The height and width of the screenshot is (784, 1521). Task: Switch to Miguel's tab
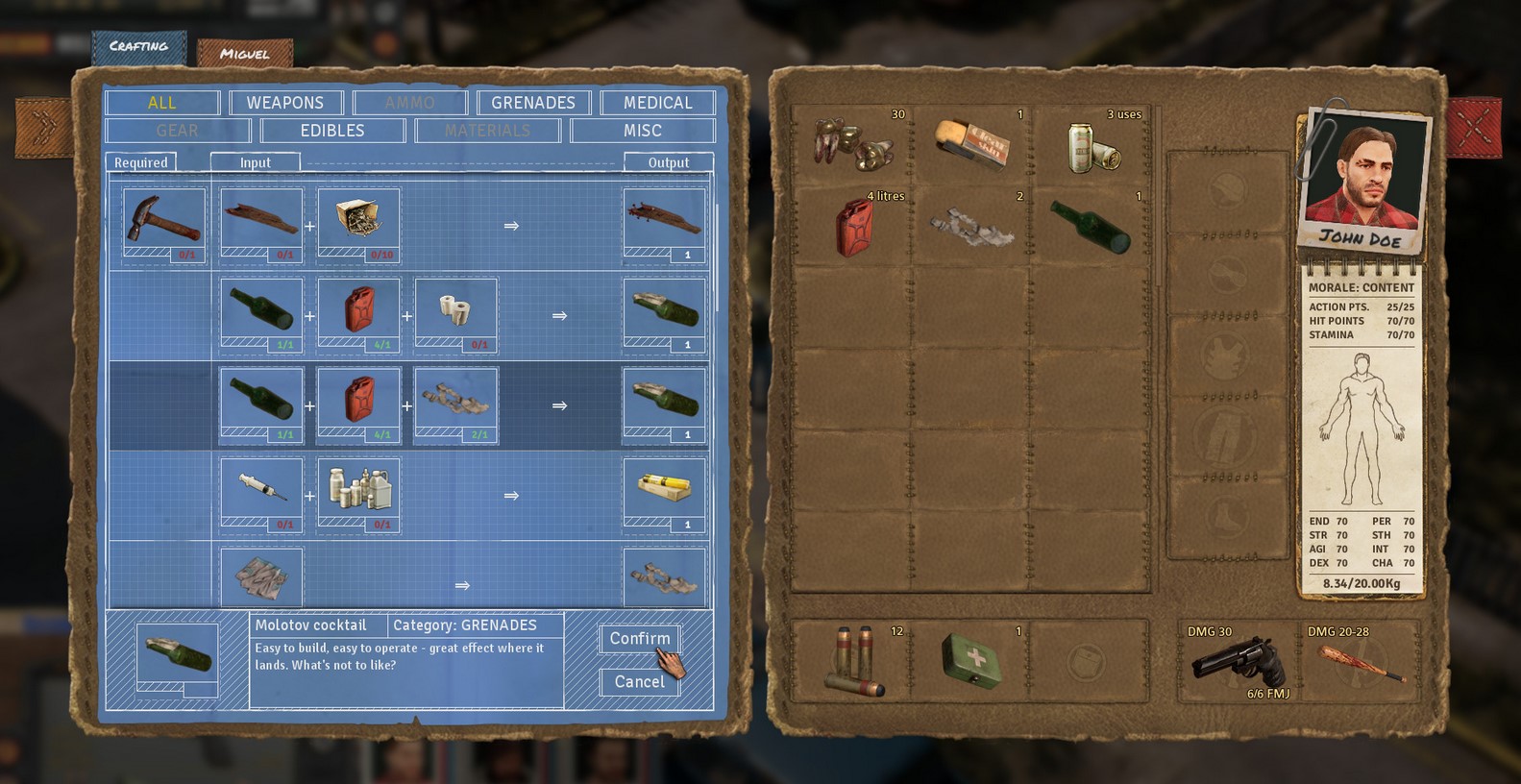(x=244, y=54)
